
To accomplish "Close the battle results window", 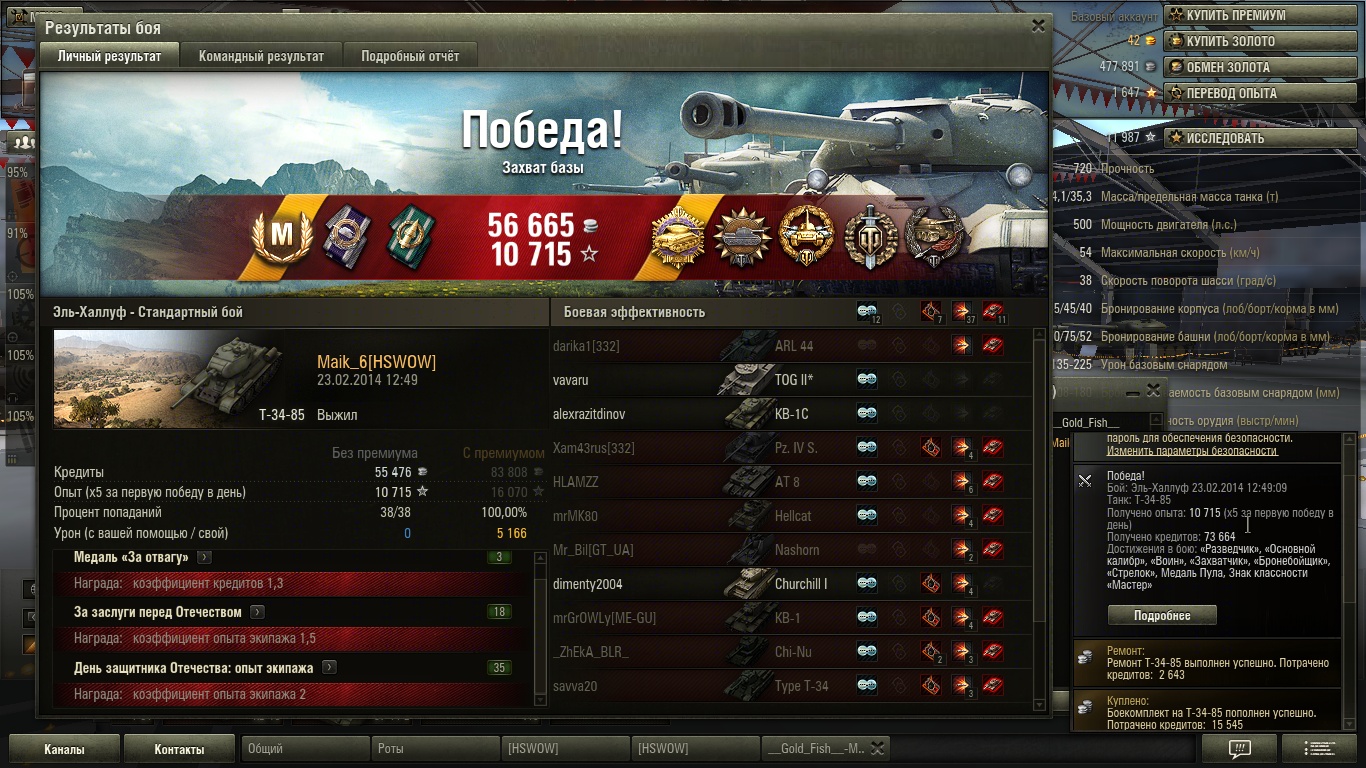I will 1038,27.
